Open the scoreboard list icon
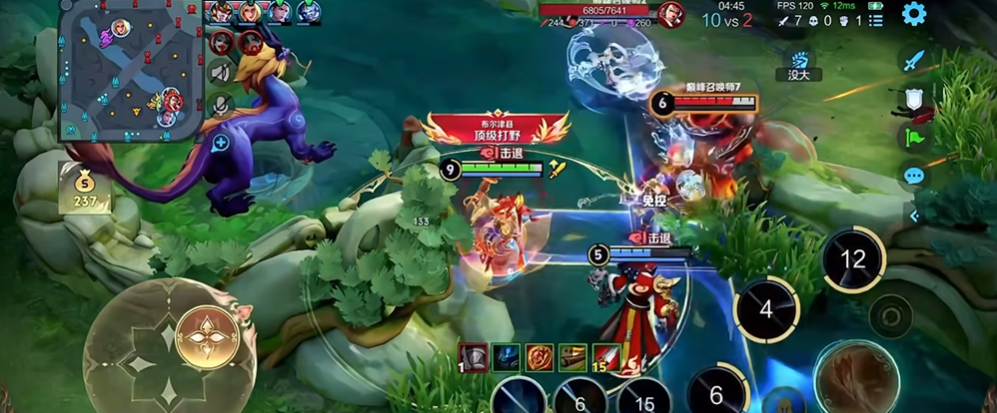This screenshot has width=997, height=413. pyautogui.click(x=875, y=20)
